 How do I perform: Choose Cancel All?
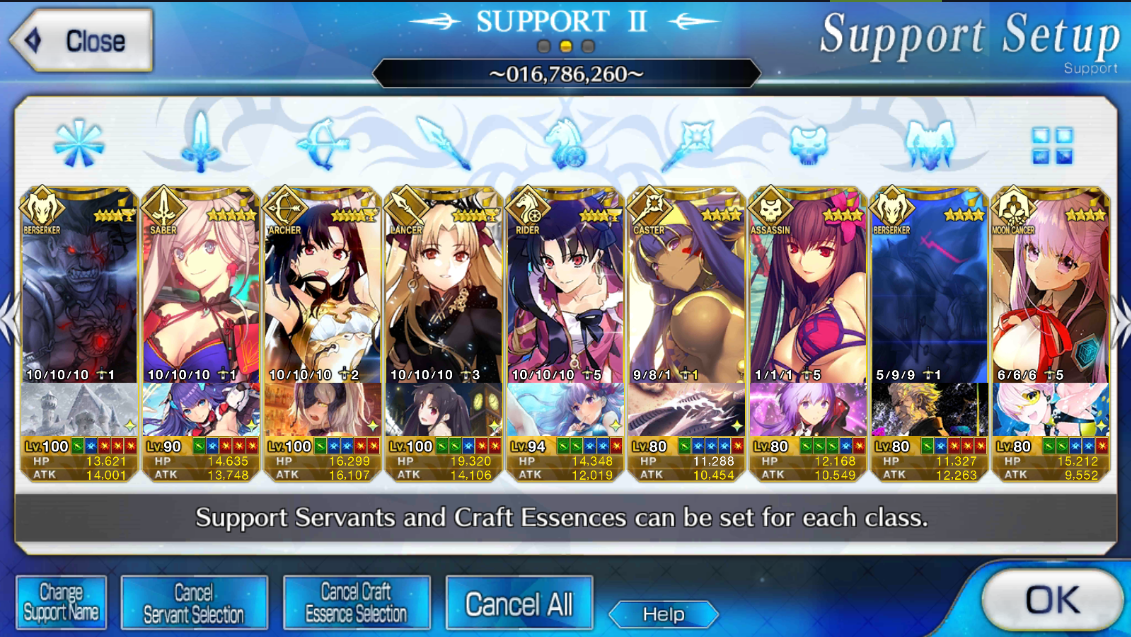click(x=519, y=603)
